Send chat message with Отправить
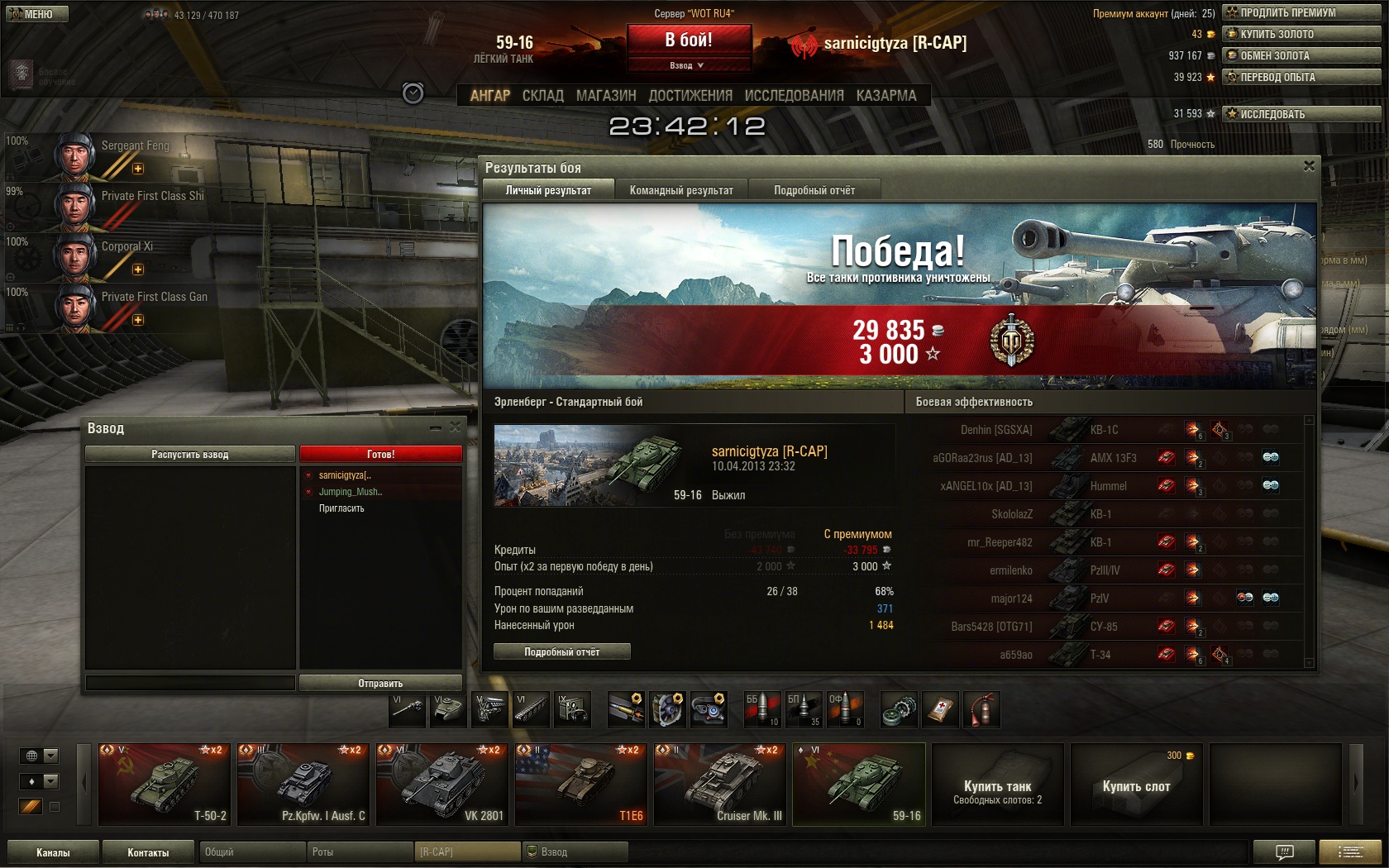 380,684
